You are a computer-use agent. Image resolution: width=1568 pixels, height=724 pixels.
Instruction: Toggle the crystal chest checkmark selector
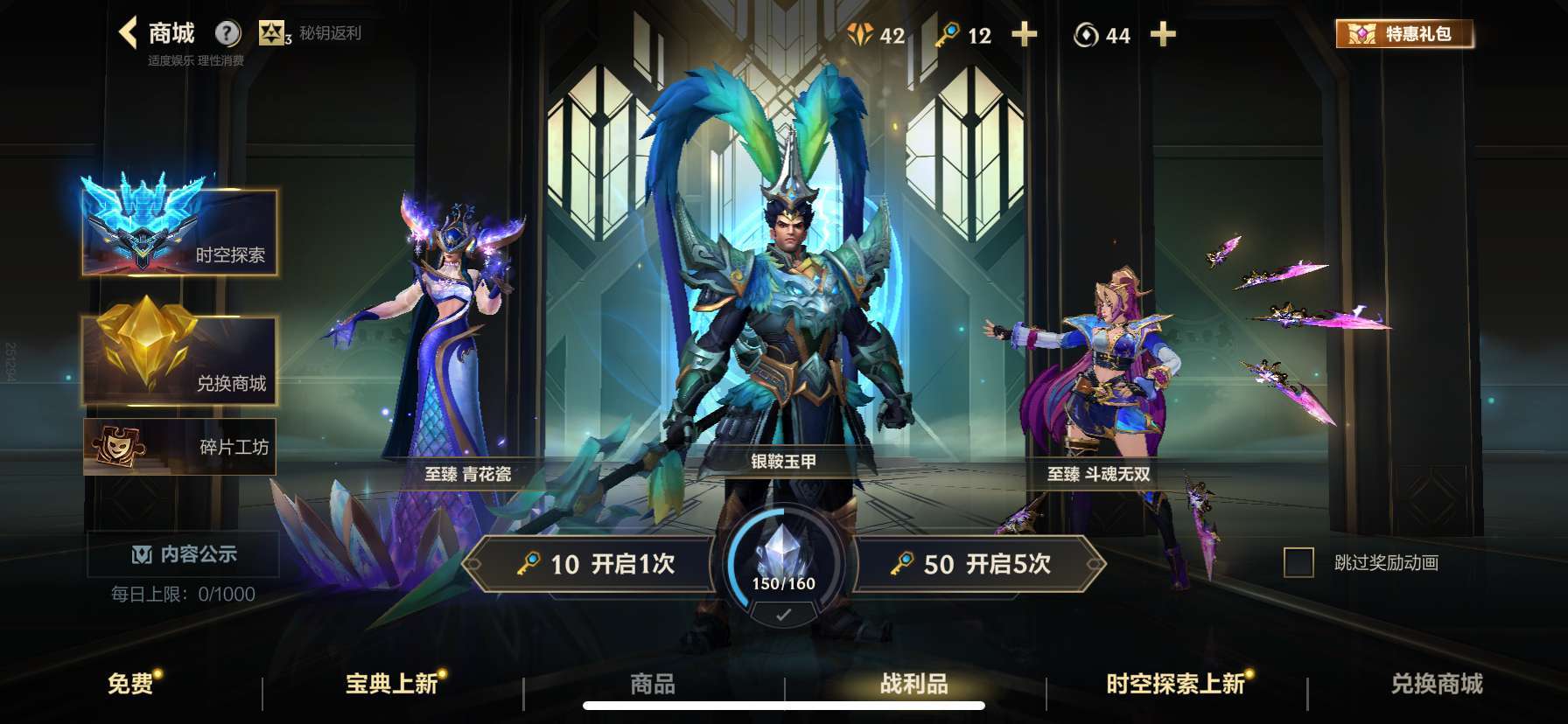coord(782,615)
